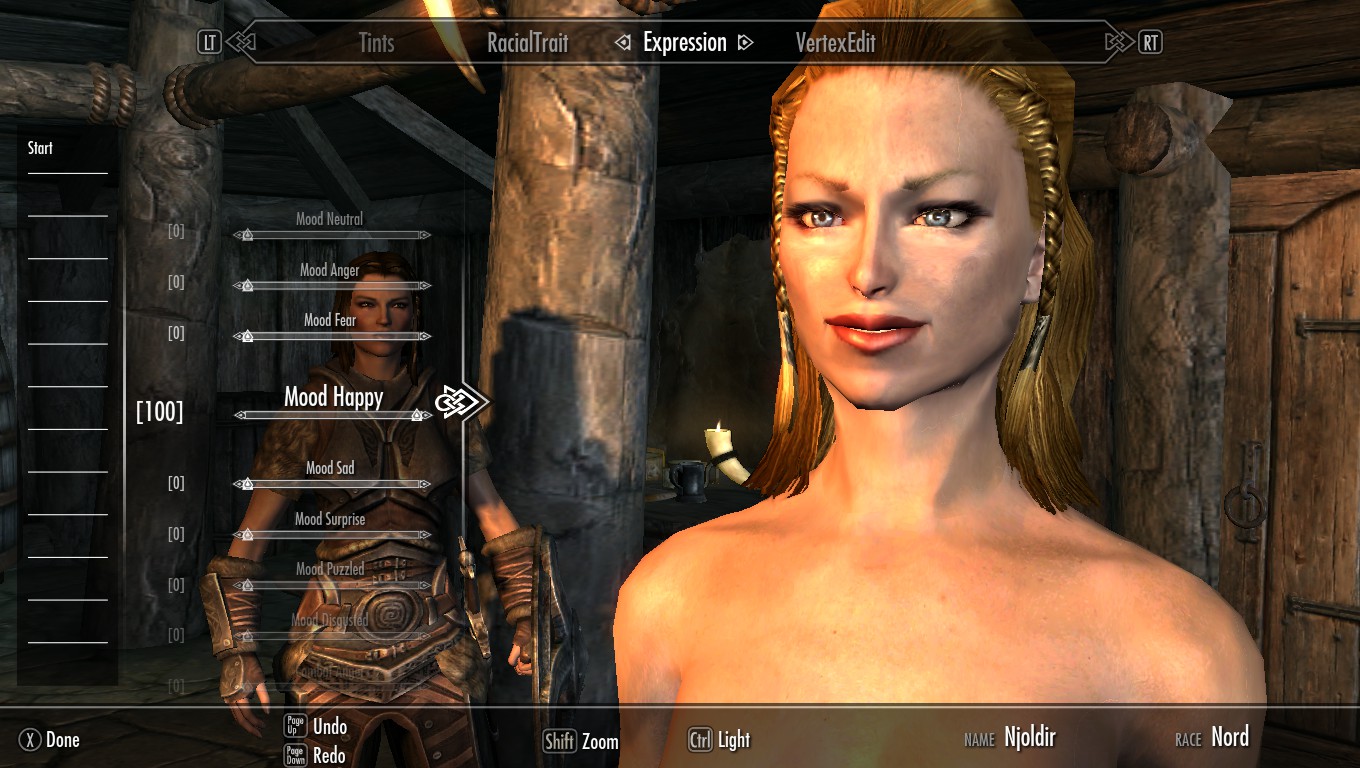The width and height of the screenshot is (1360, 768).
Task: Edit the character name Njoldir
Action: [x=1029, y=738]
